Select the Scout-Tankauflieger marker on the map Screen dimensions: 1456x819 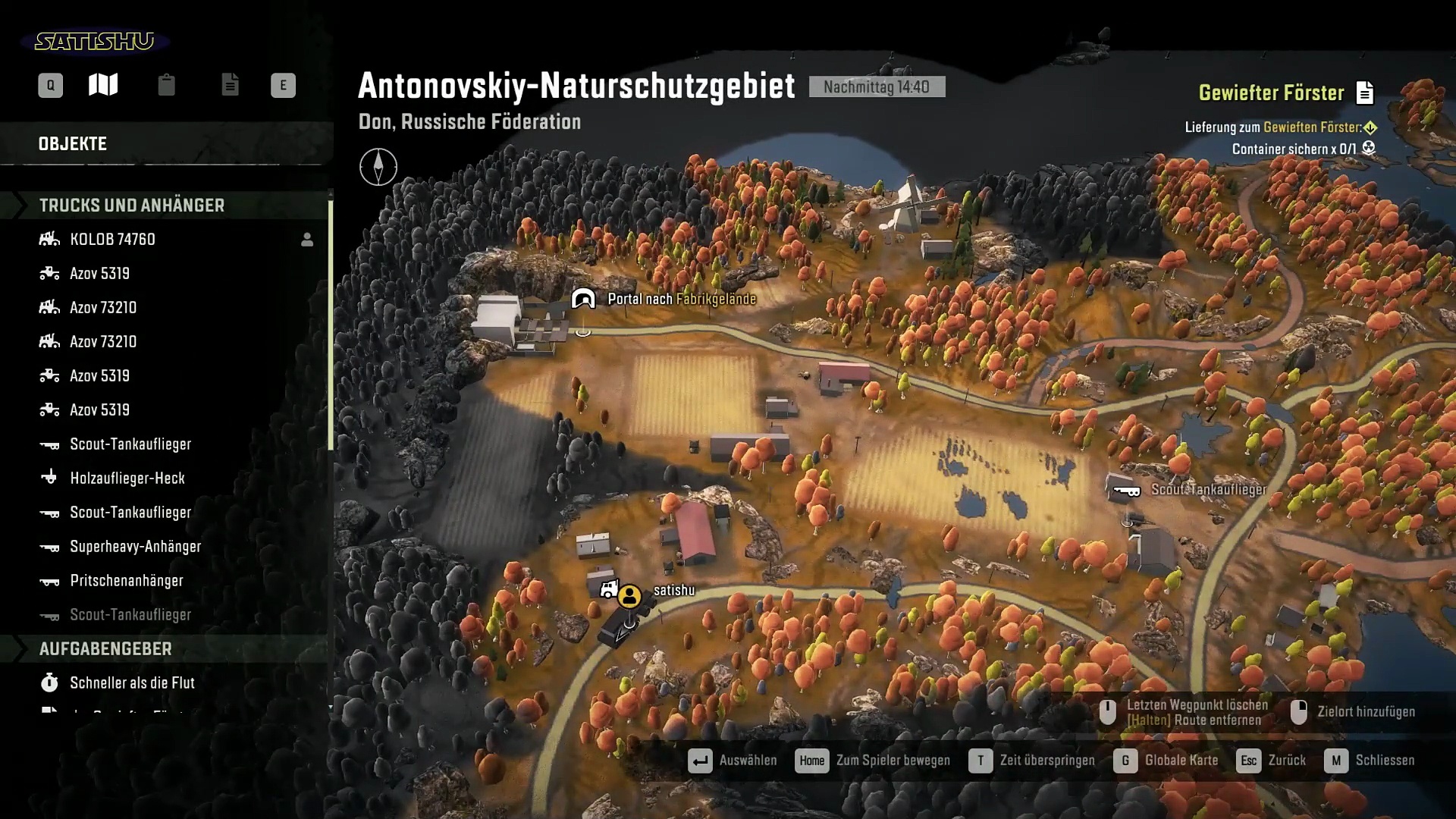[1127, 491]
